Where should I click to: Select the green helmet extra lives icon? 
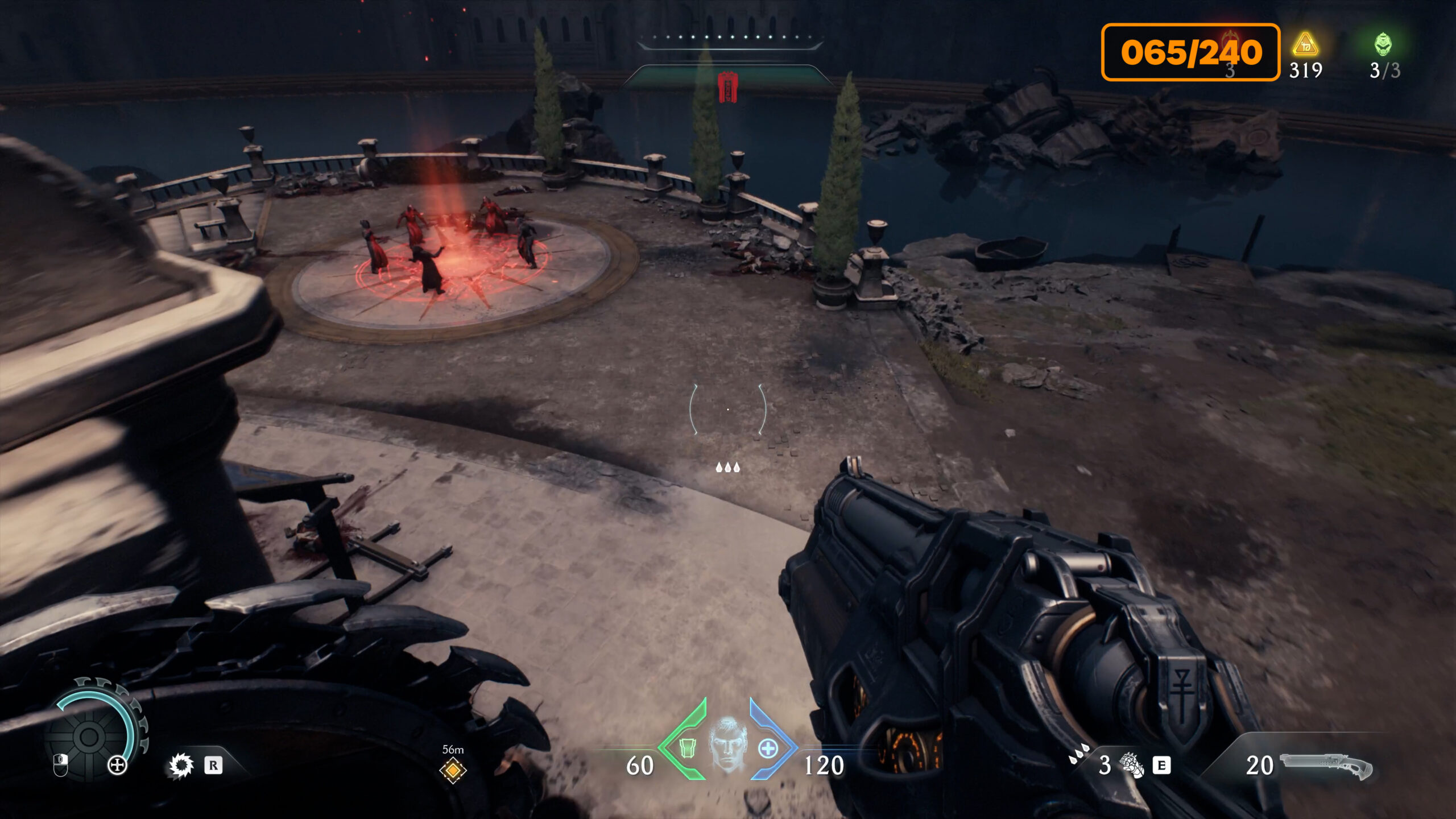click(1383, 44)
